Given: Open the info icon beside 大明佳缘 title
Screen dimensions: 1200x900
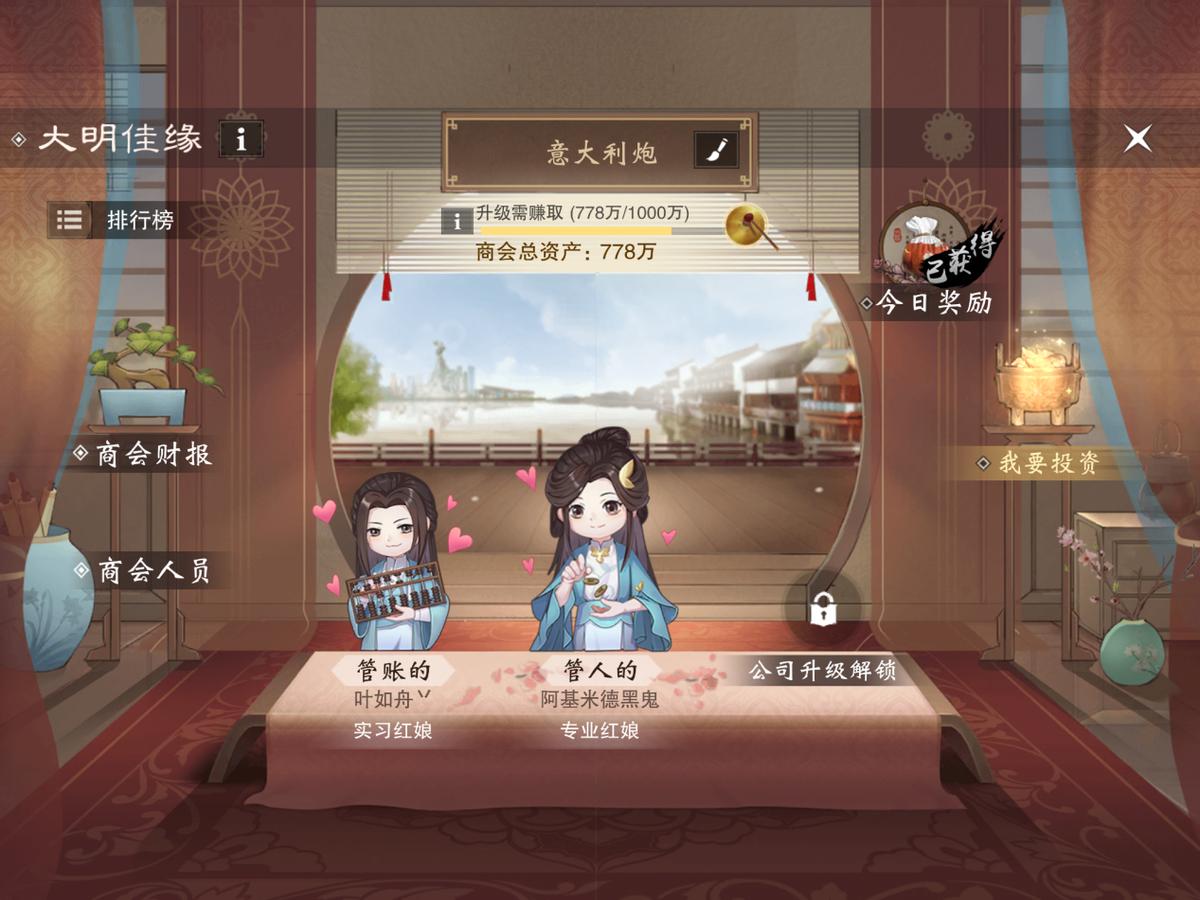Looking at the screenshot, I should point(240,138).
